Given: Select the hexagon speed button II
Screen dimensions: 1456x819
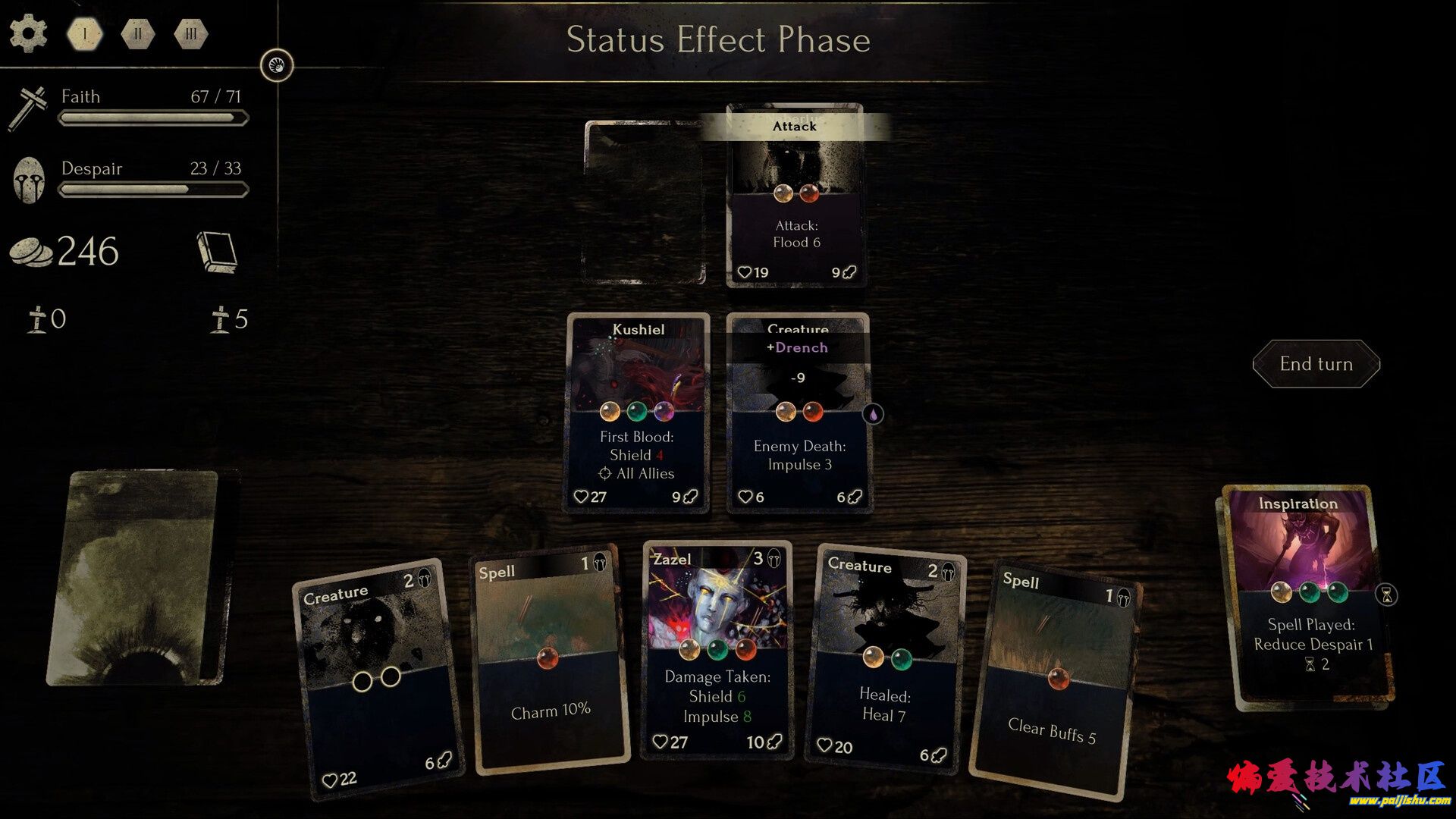Looking at the screenshot, I should pyautogui.click(x=138, y=34).
